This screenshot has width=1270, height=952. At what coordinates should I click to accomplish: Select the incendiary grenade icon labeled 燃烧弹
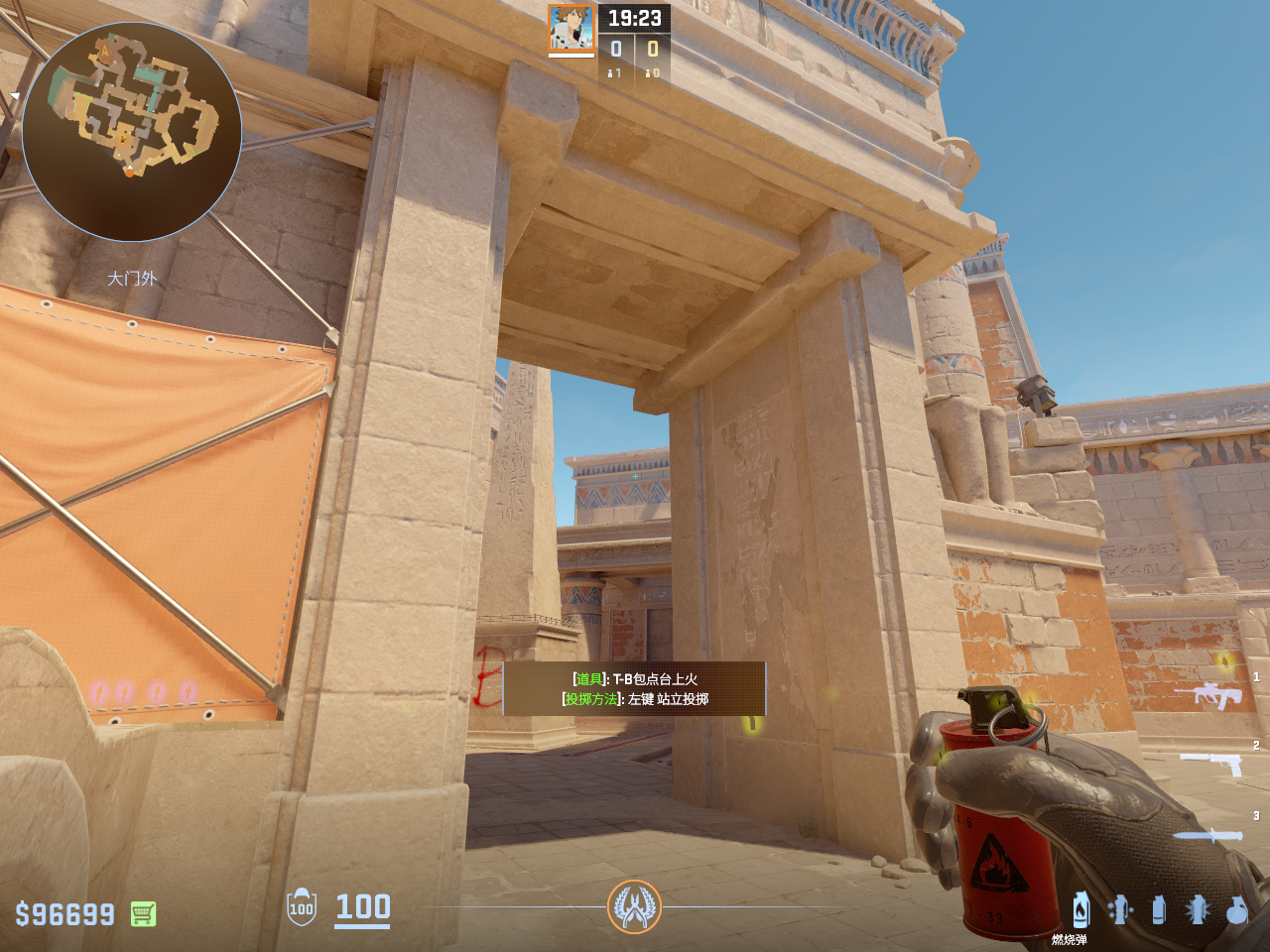pyautogui.click(x=1080, y=909)
